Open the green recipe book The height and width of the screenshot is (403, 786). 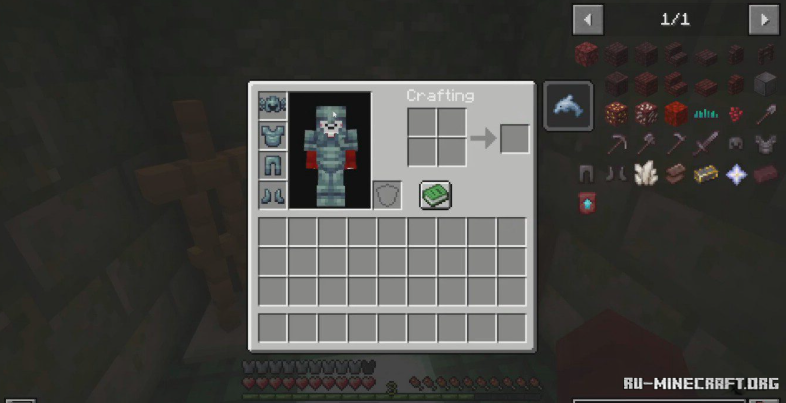coord(436,195)
